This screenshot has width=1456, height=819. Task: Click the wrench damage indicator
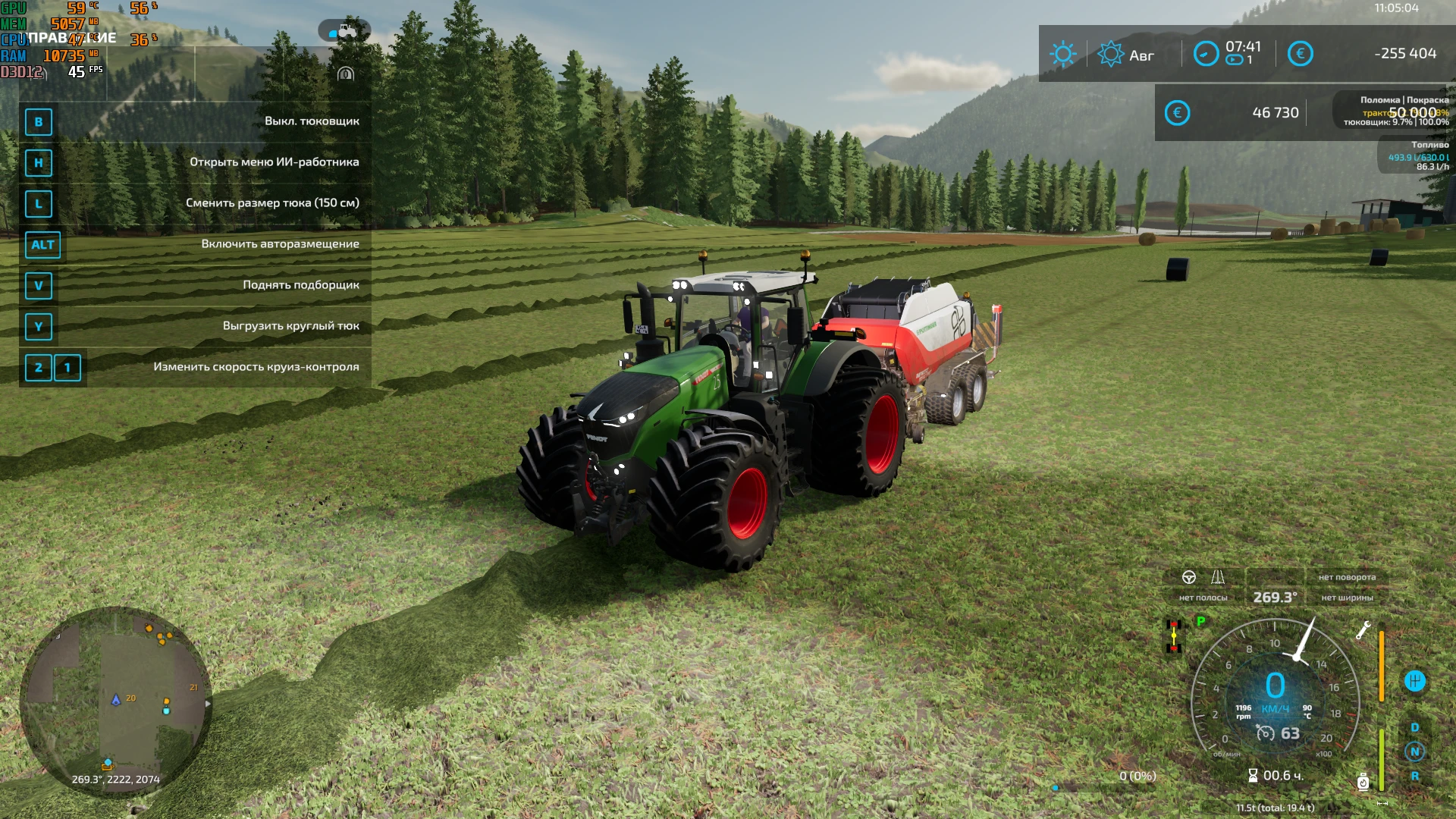pos(1363,631)
